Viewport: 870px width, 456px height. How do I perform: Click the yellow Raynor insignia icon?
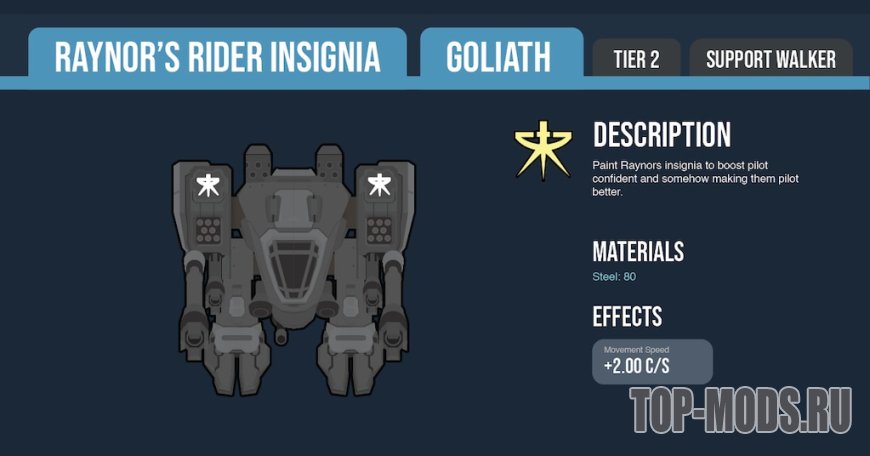tap(544, 150)
